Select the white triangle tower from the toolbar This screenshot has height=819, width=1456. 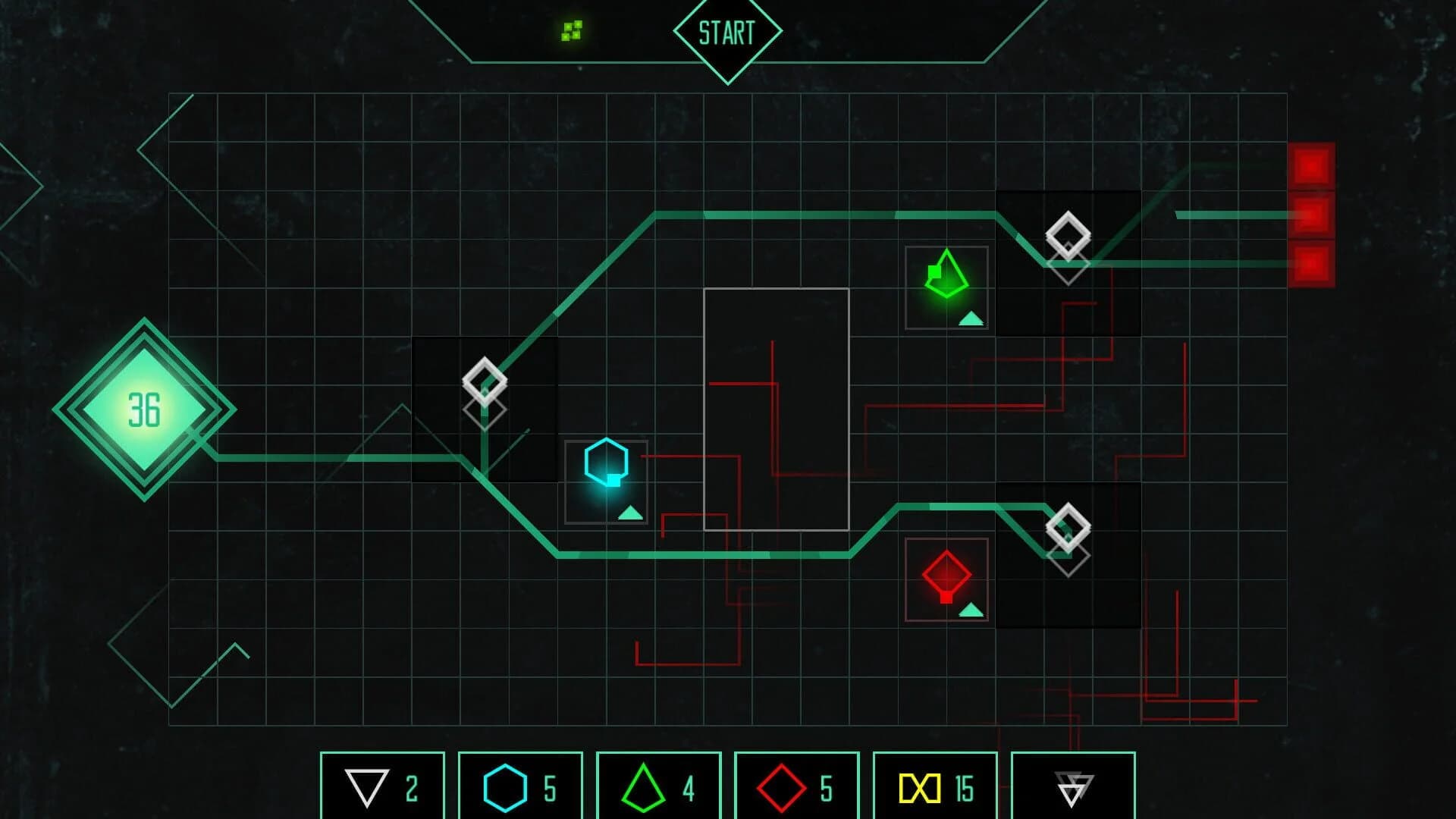coord(384,788)
